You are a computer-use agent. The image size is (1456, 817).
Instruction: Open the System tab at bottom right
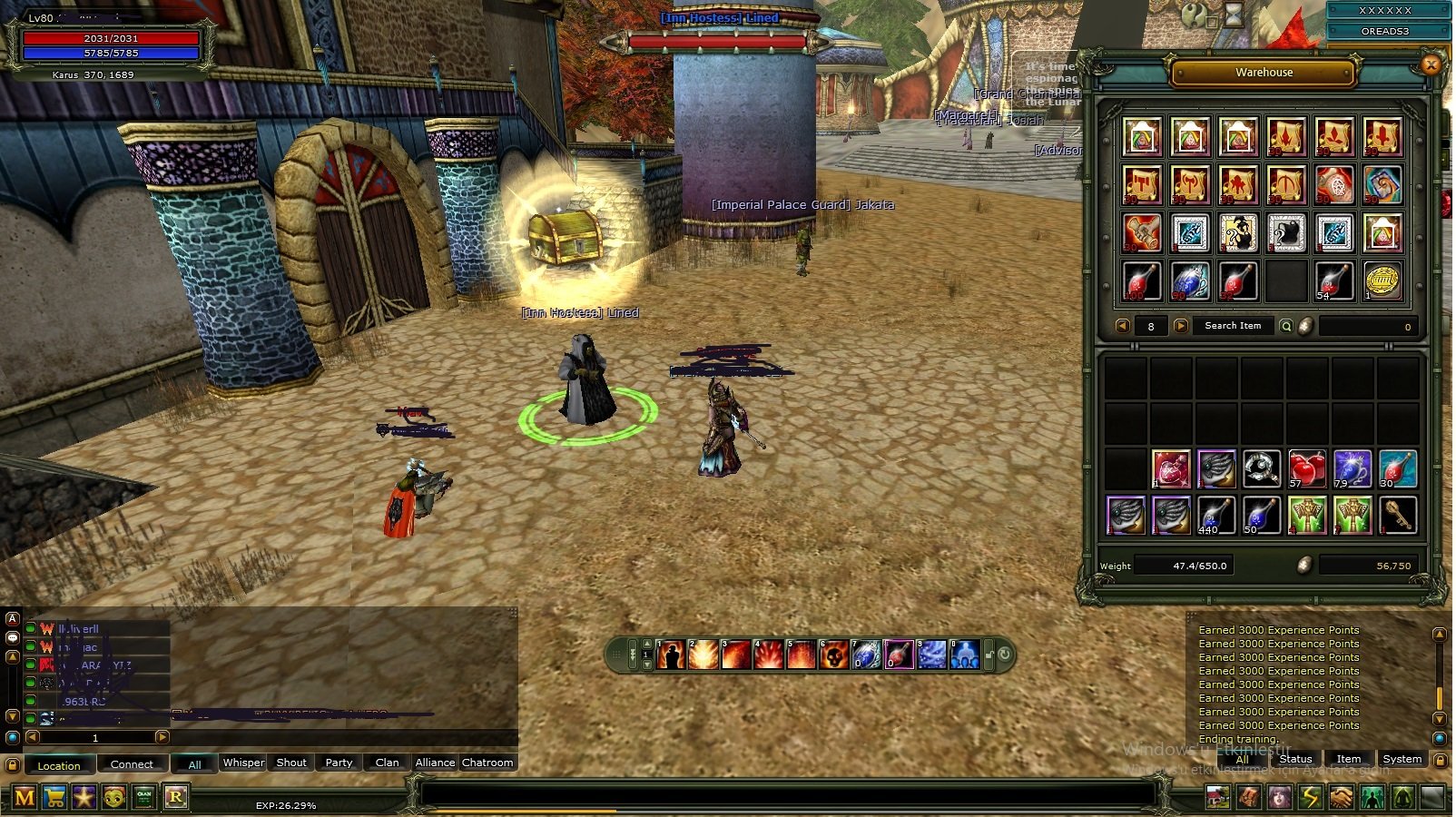click(x=1402, y=758)
